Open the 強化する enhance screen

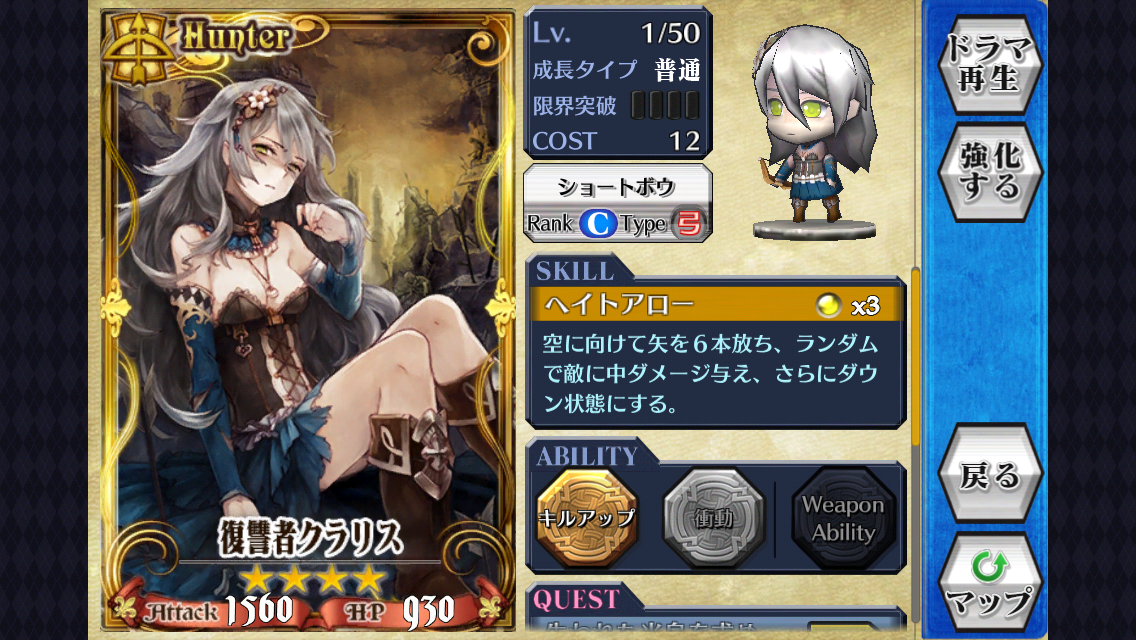[x=989, y=173]
